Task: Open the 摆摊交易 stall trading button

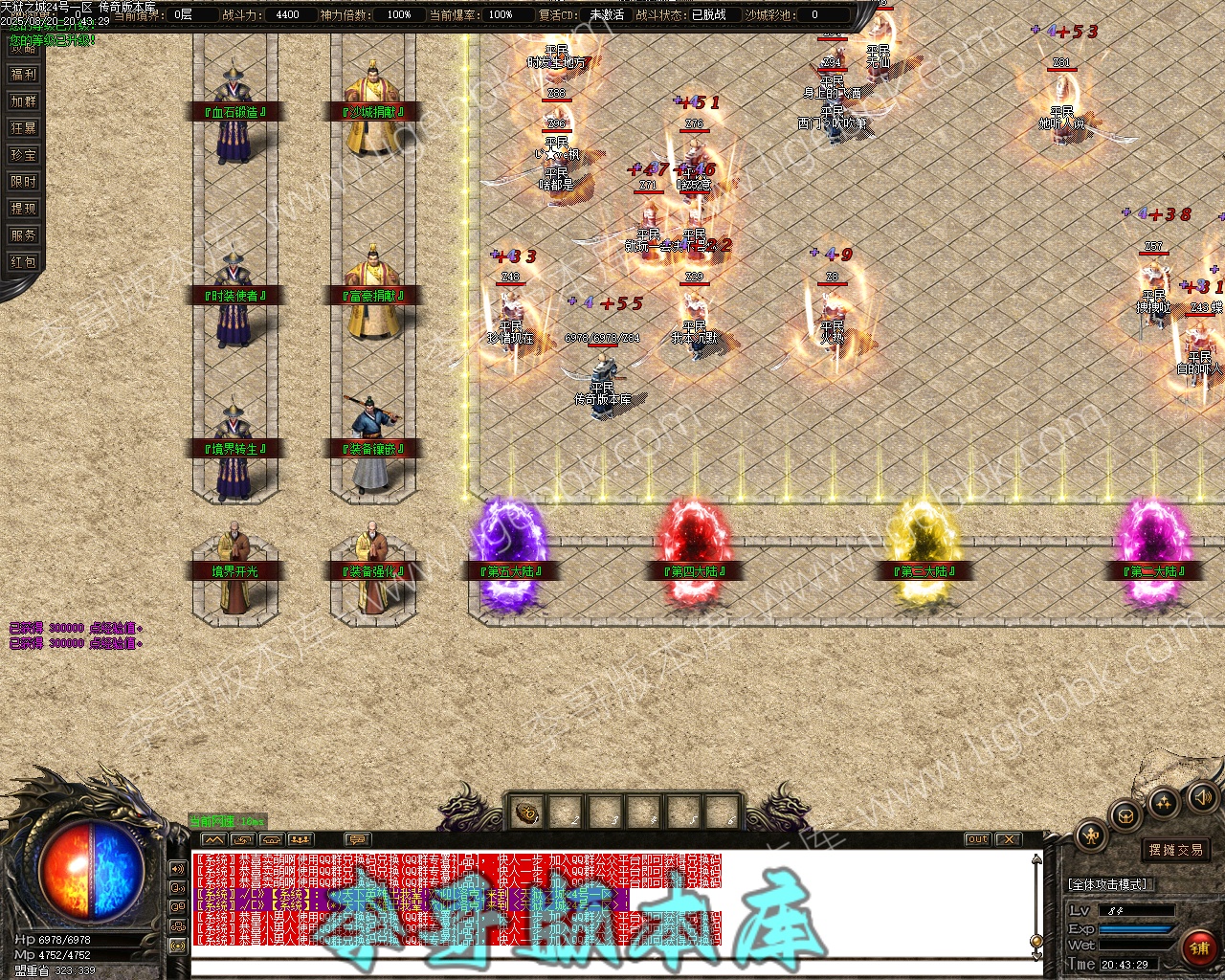Action: [x=1176, y=850]
